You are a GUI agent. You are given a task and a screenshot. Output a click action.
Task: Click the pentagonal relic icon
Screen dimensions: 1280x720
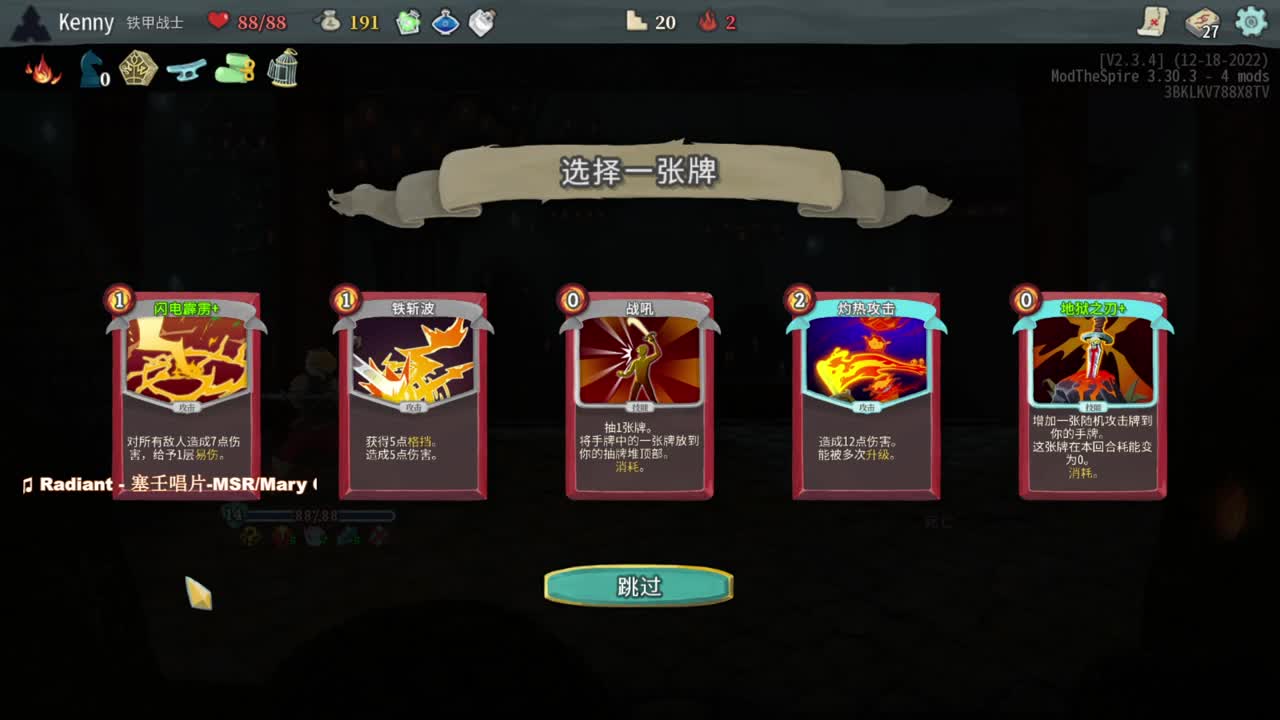[x=137, y=67]
